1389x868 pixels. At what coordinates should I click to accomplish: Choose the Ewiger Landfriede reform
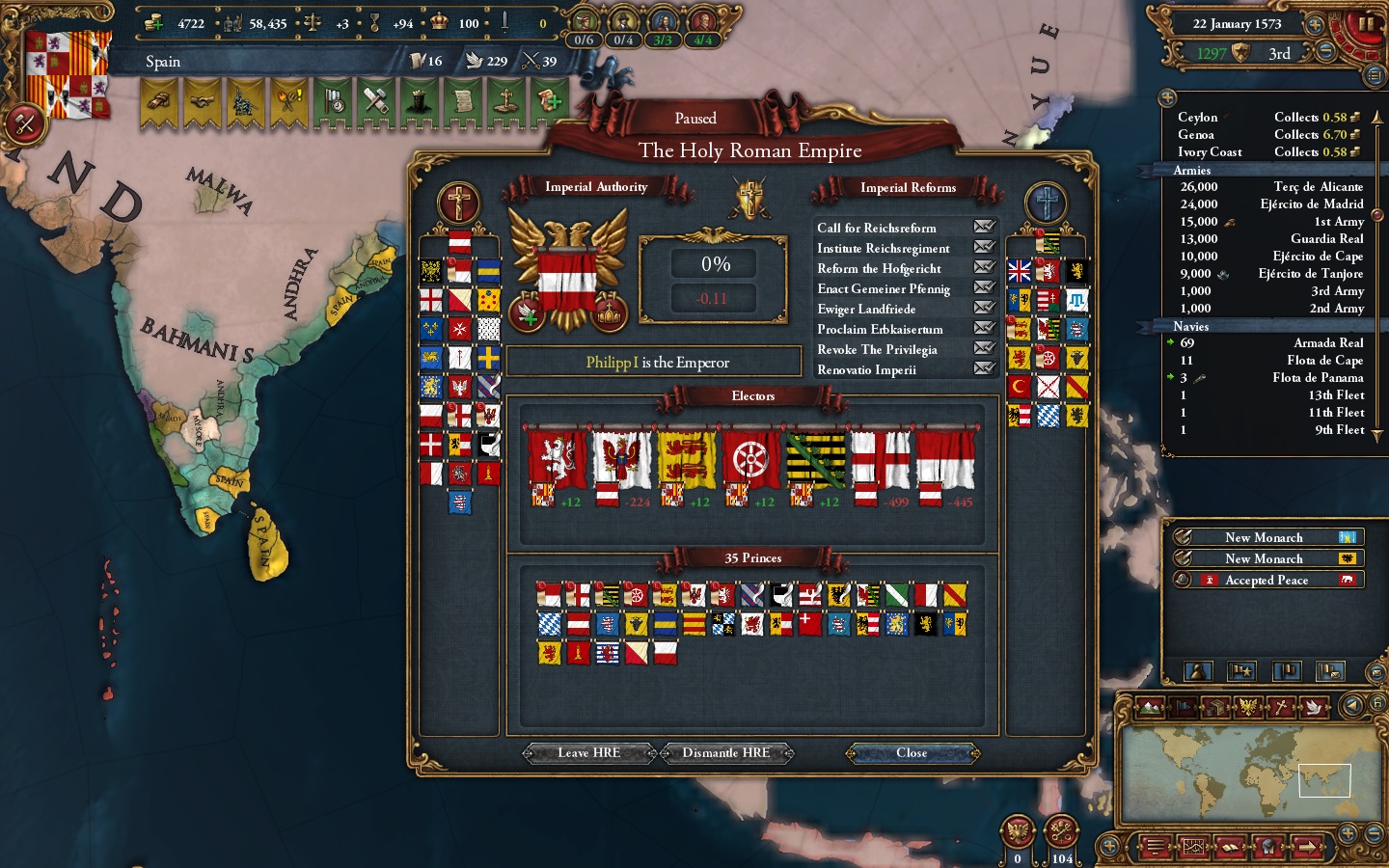[x=866, y=309]
